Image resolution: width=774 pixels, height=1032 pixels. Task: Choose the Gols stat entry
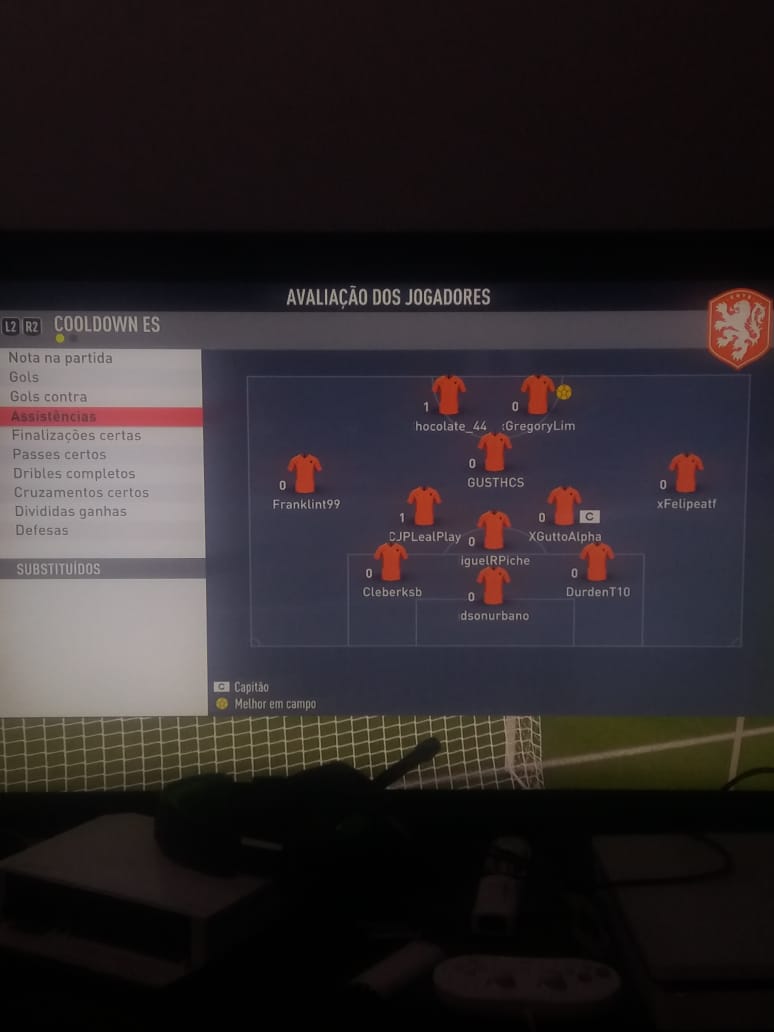coord(25,377)
